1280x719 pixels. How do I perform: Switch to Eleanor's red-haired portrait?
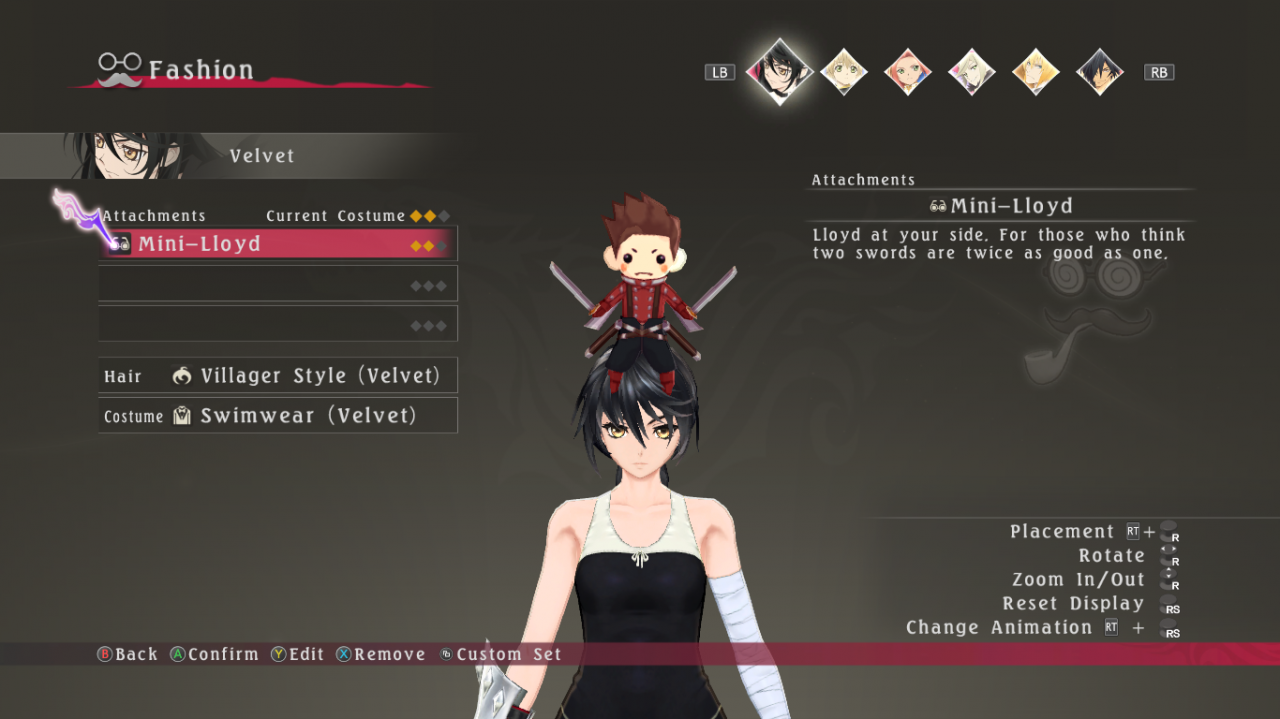[x=908, y=72]
